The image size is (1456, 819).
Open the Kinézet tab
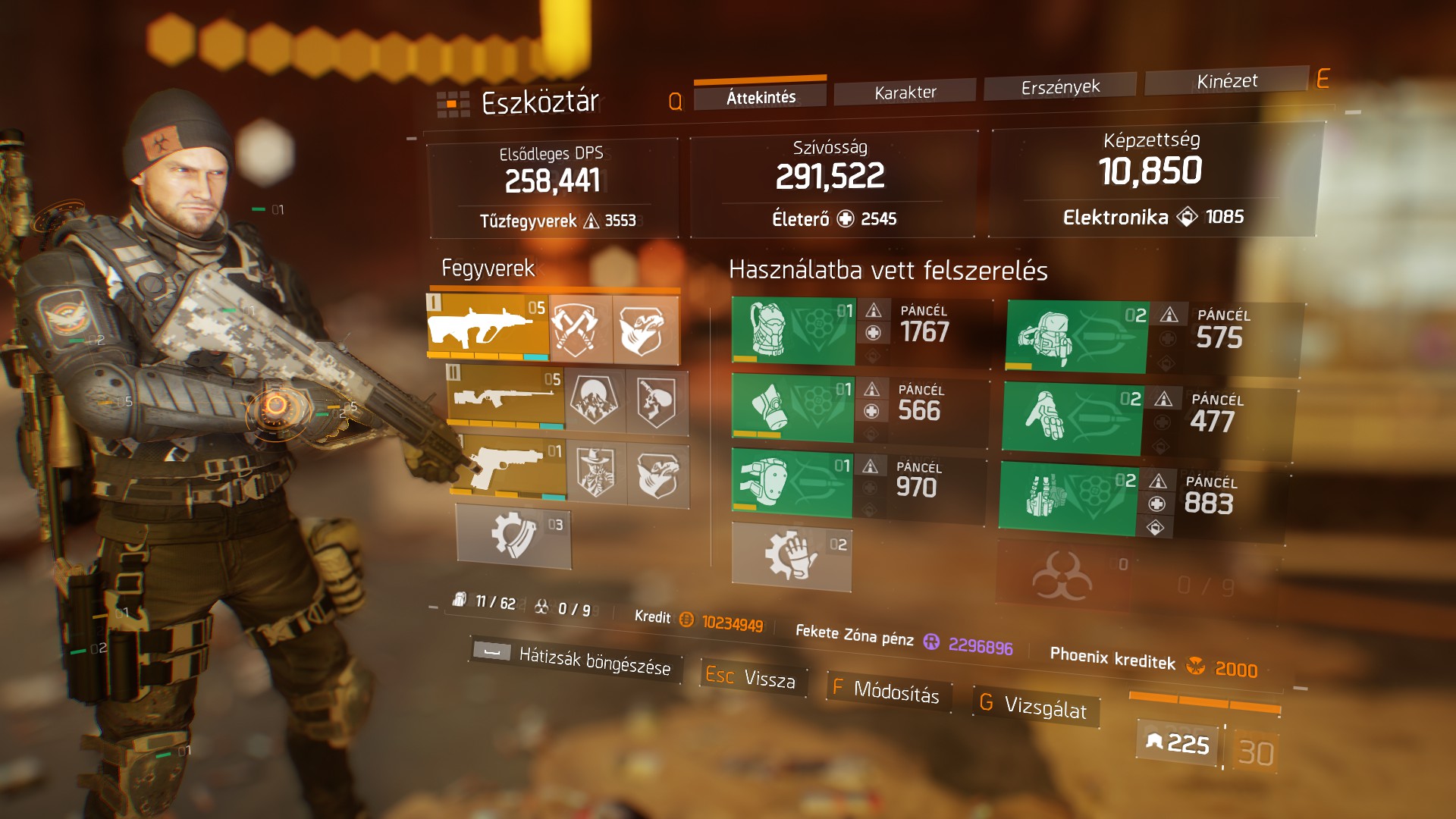1226,81
